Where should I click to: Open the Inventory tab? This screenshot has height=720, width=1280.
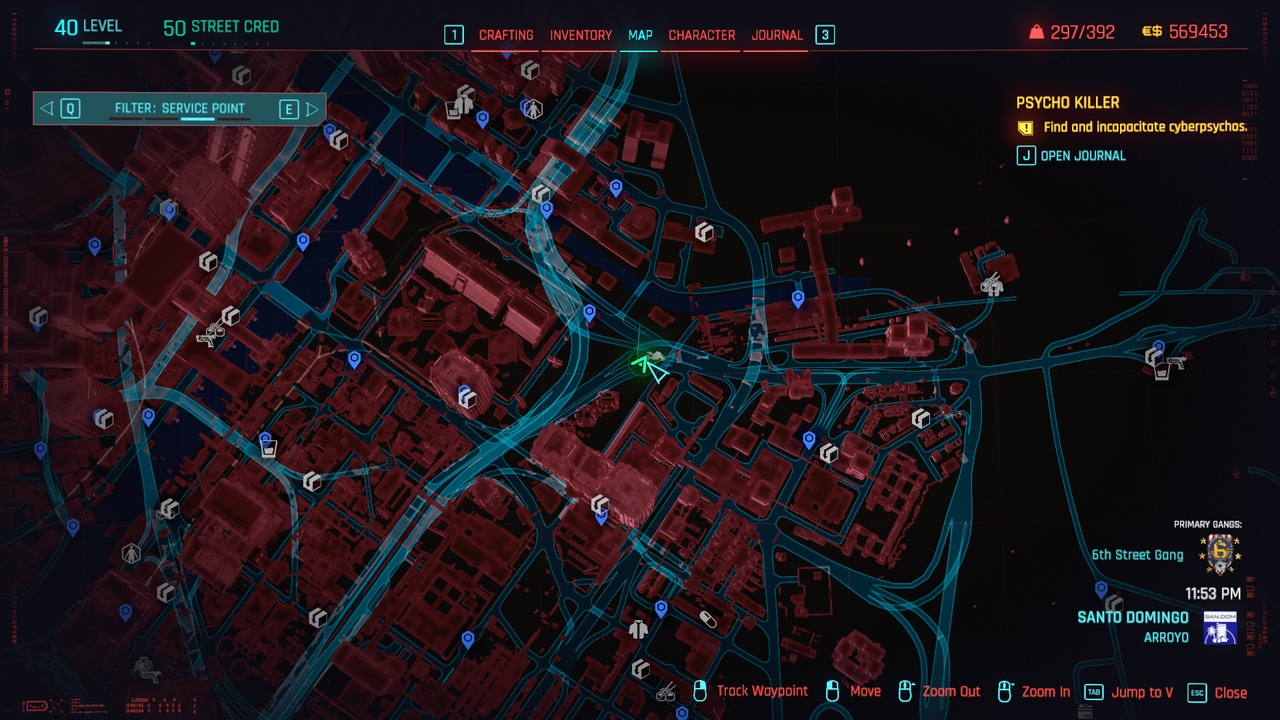click(x=581, y=35)
